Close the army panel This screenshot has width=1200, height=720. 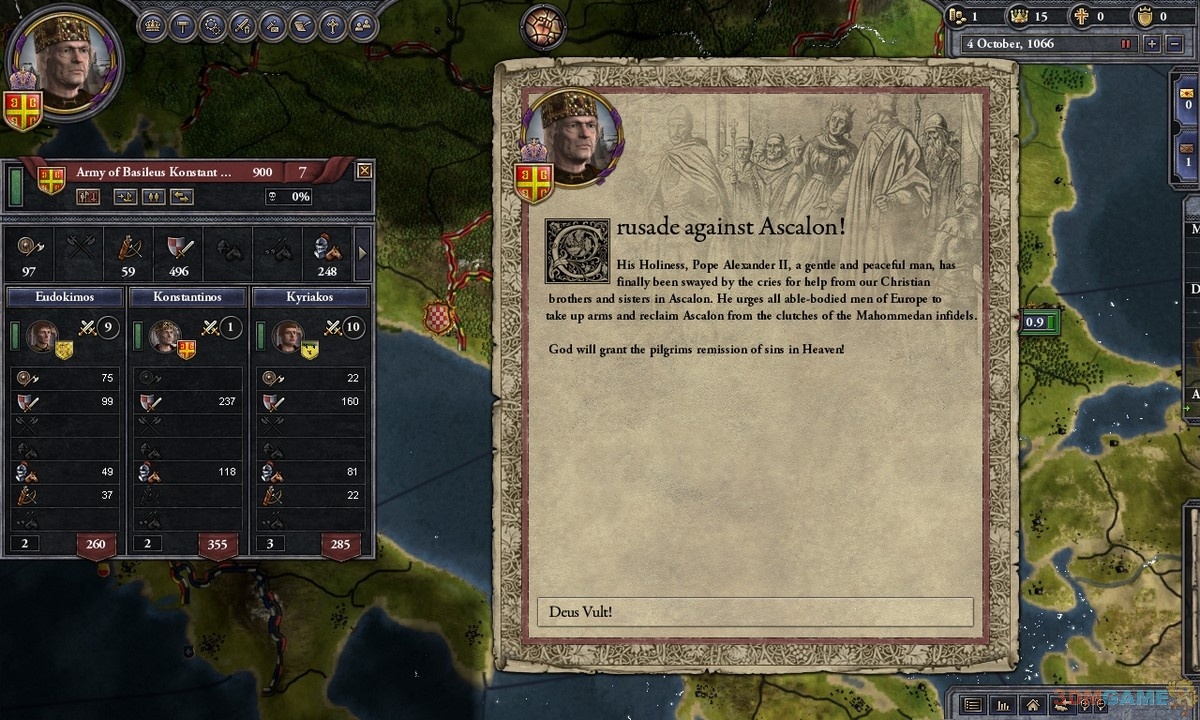pyautogui.click(x=364, y=171)
